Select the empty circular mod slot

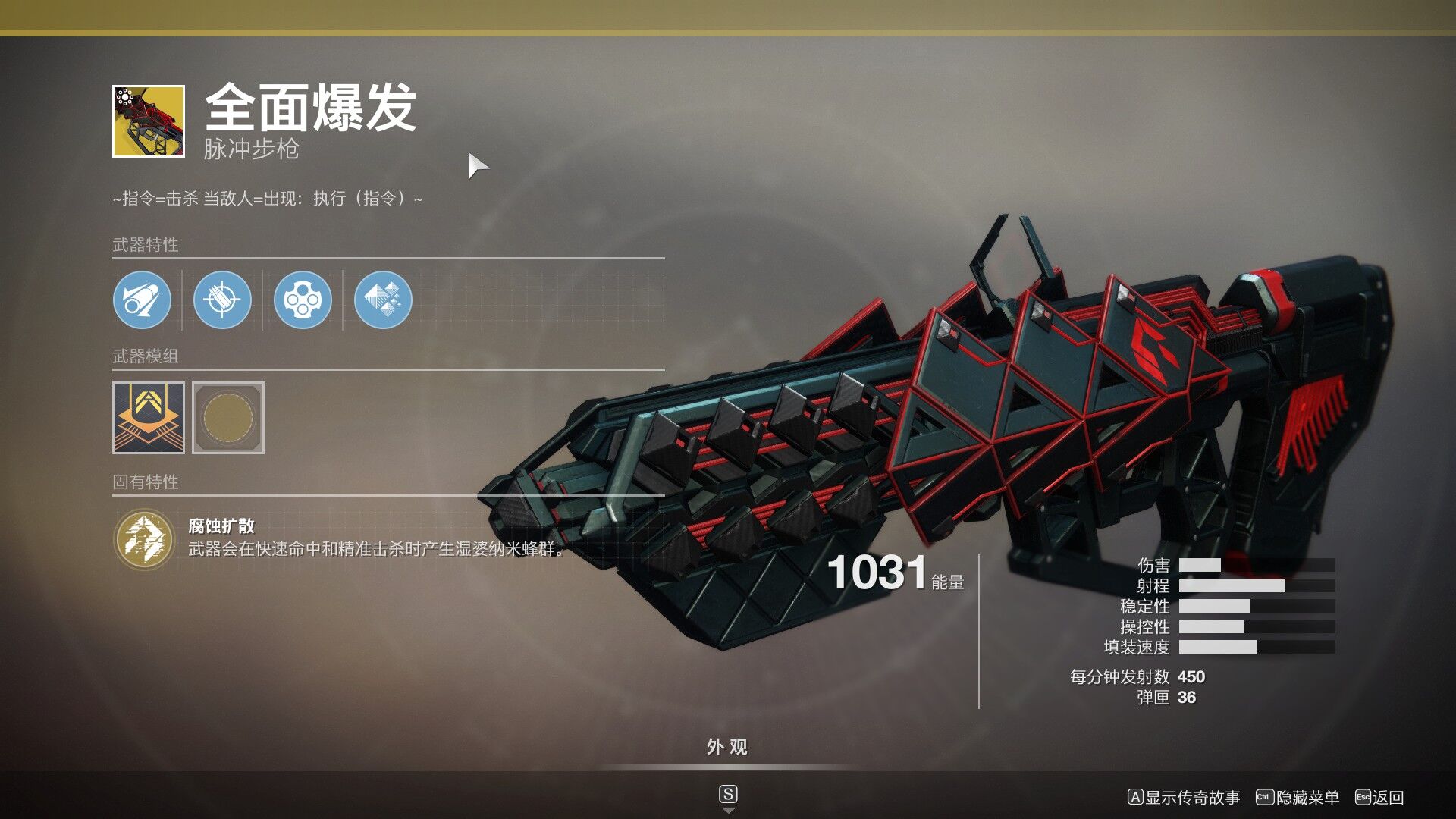229,418
